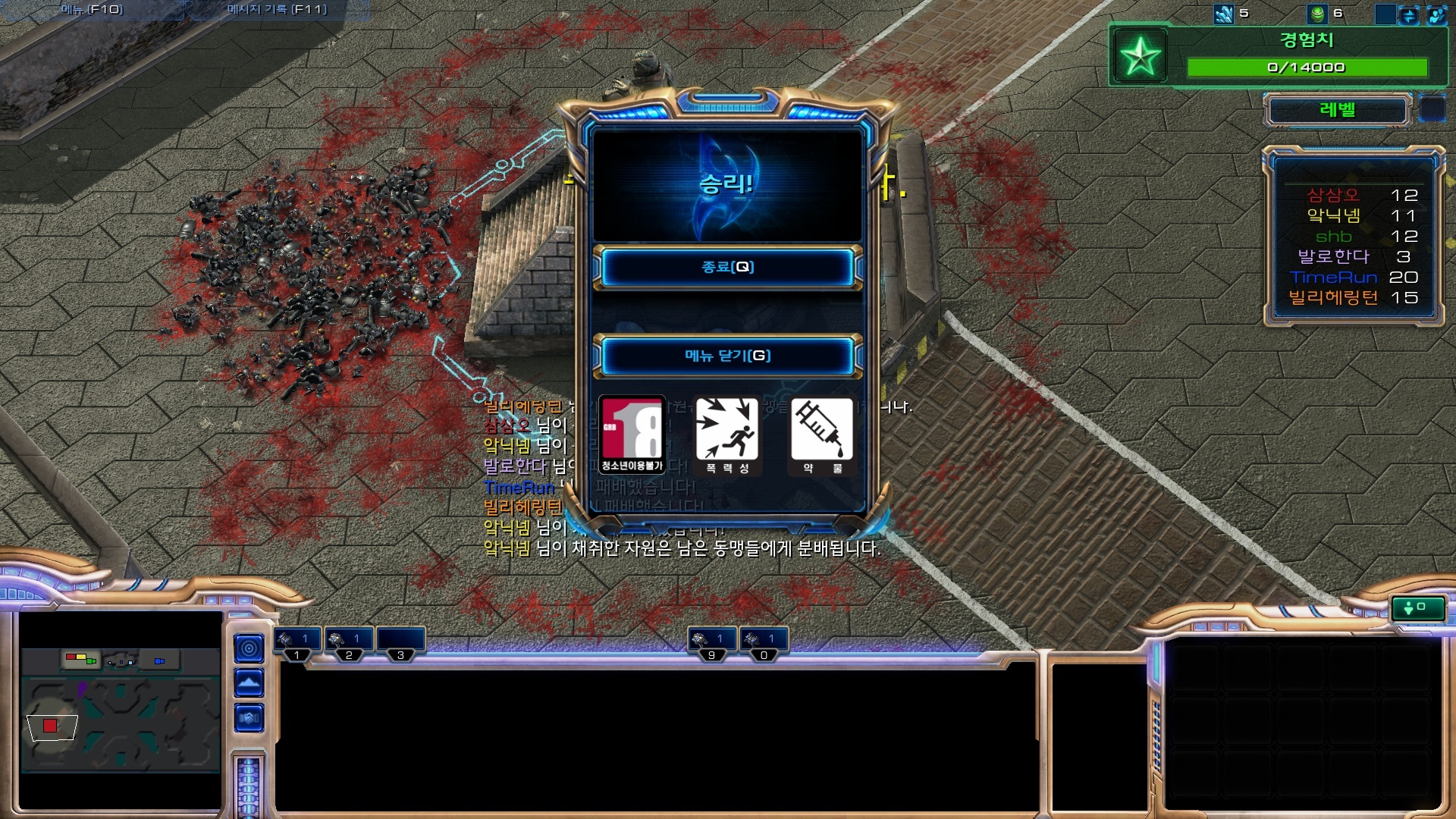Open the social/players icon at top right
Screen dimensions: 1456x819
pyautogui.click(x=1436, y=14)
